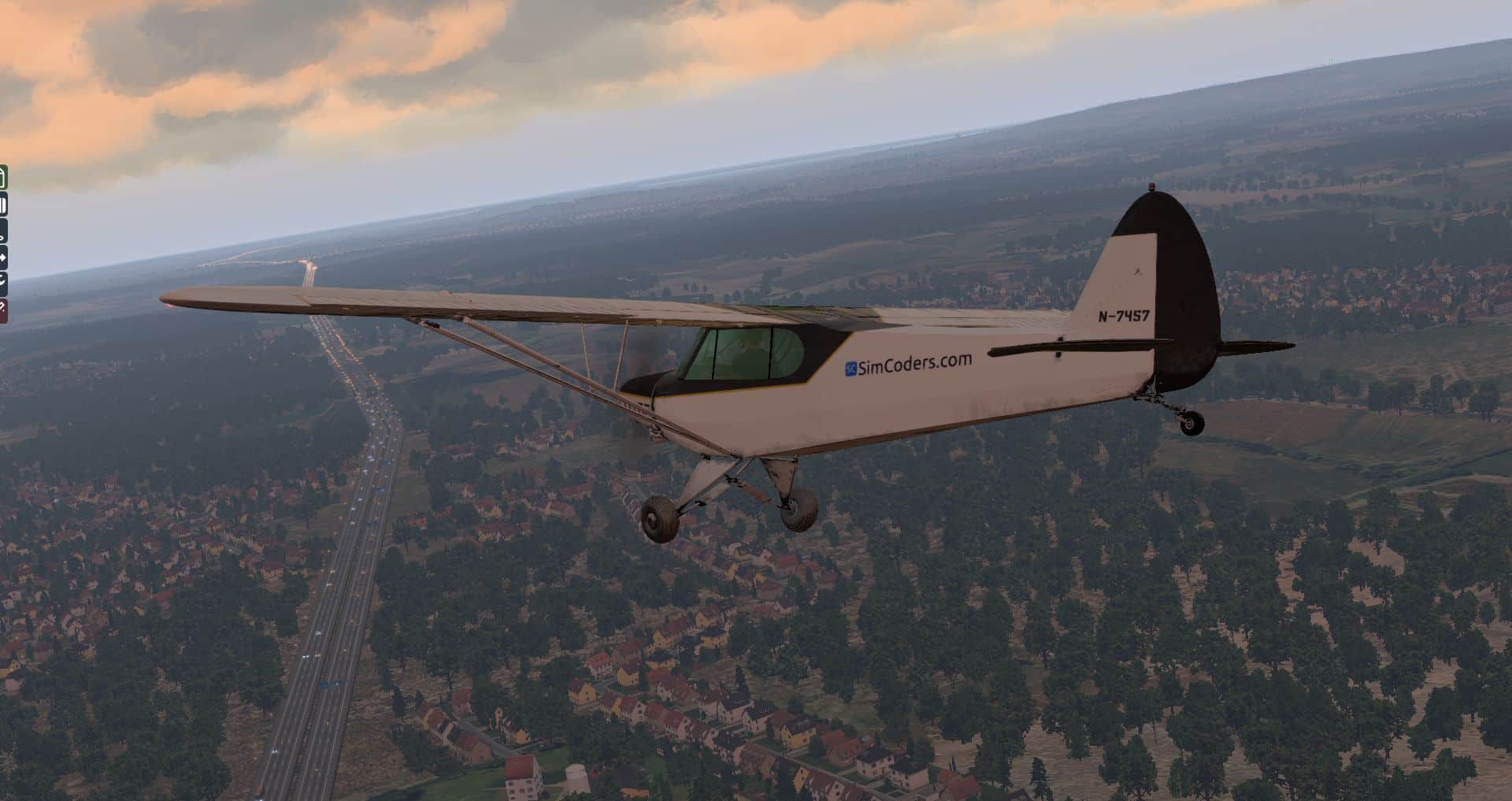Select the arrow icon in the side toolbar
The height and width of the screenshot is (801, 1512).
coord(3,257)
